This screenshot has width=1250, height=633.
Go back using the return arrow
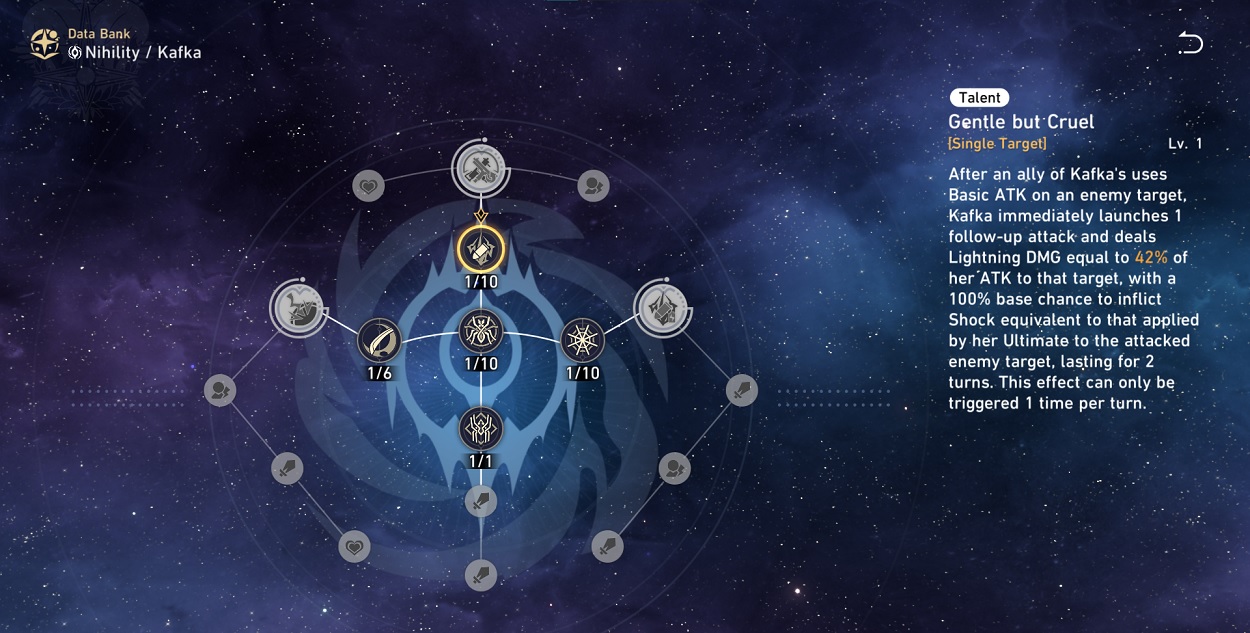pos(1190,43)
